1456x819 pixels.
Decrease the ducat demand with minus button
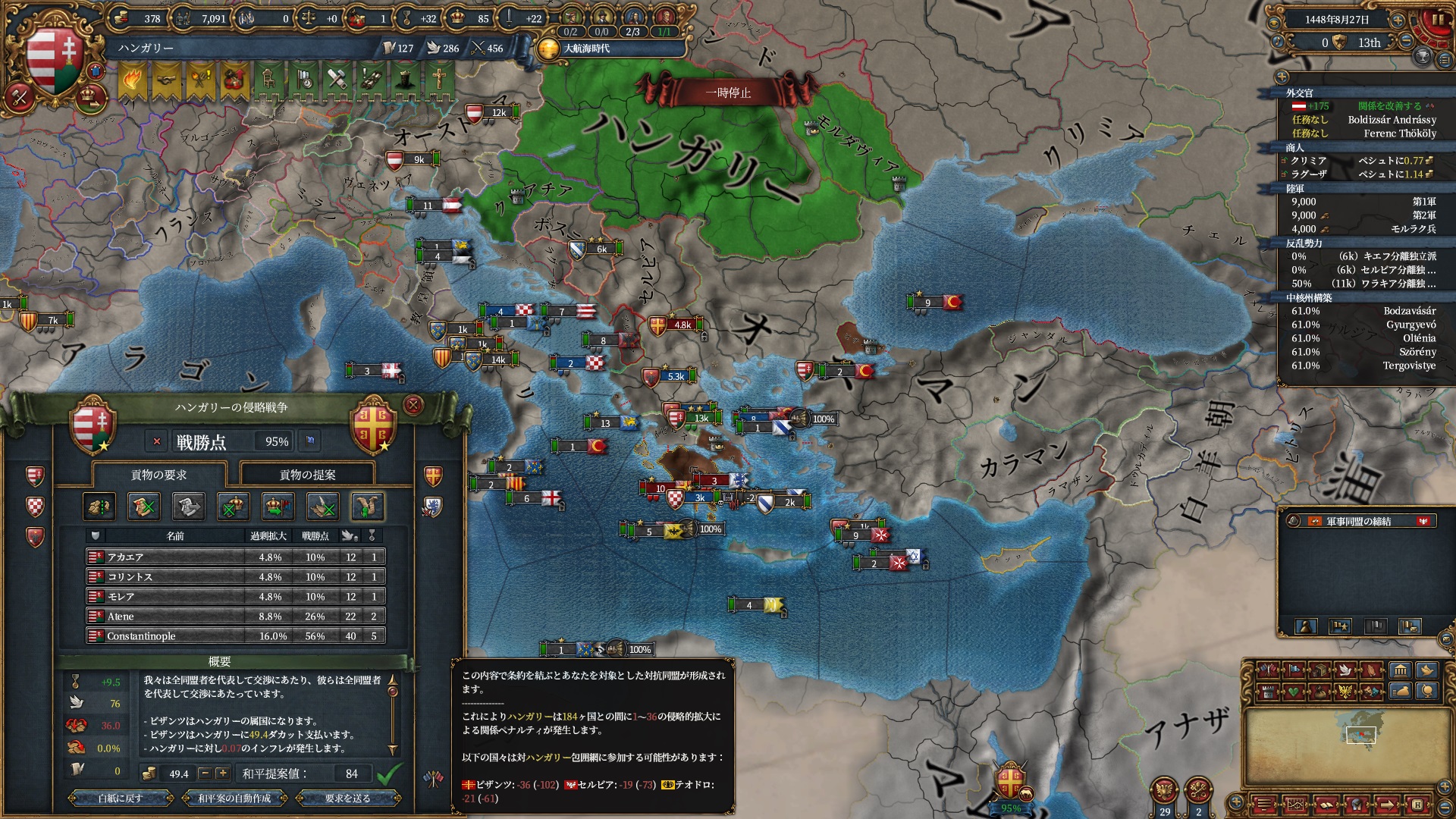(205, 773)
